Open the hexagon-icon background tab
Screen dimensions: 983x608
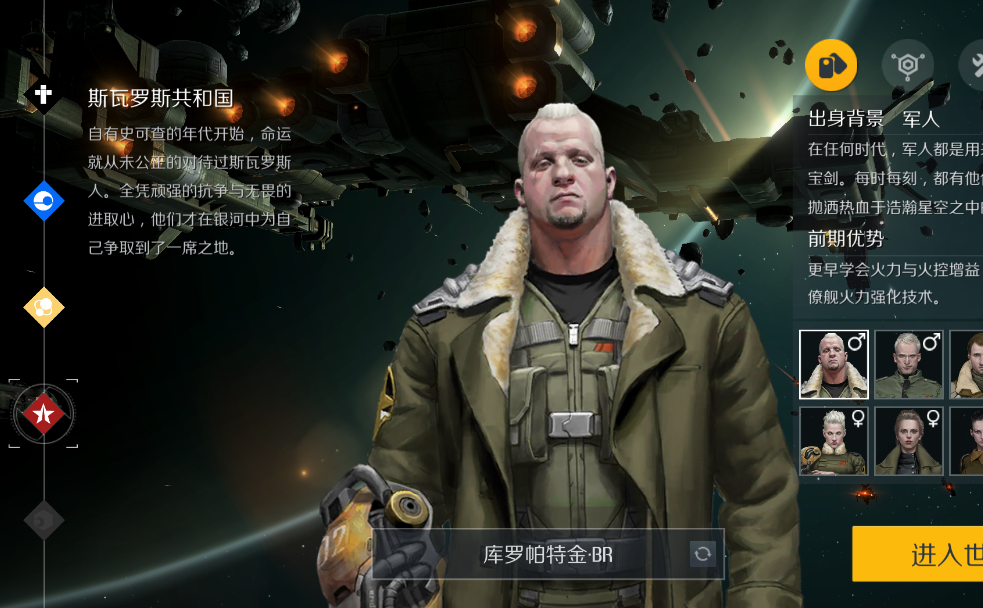pyautogui.click(x=907, y=66)
